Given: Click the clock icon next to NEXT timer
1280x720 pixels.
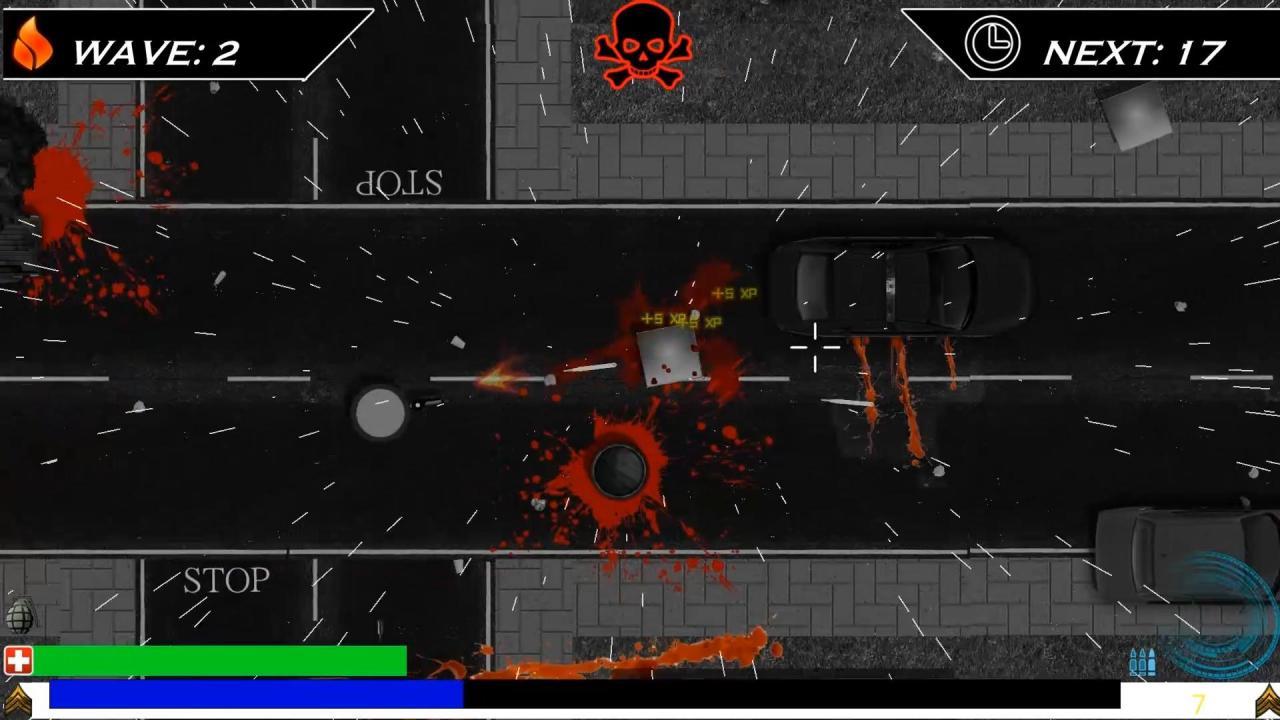Looking at the screenshot, I should 993,44.
